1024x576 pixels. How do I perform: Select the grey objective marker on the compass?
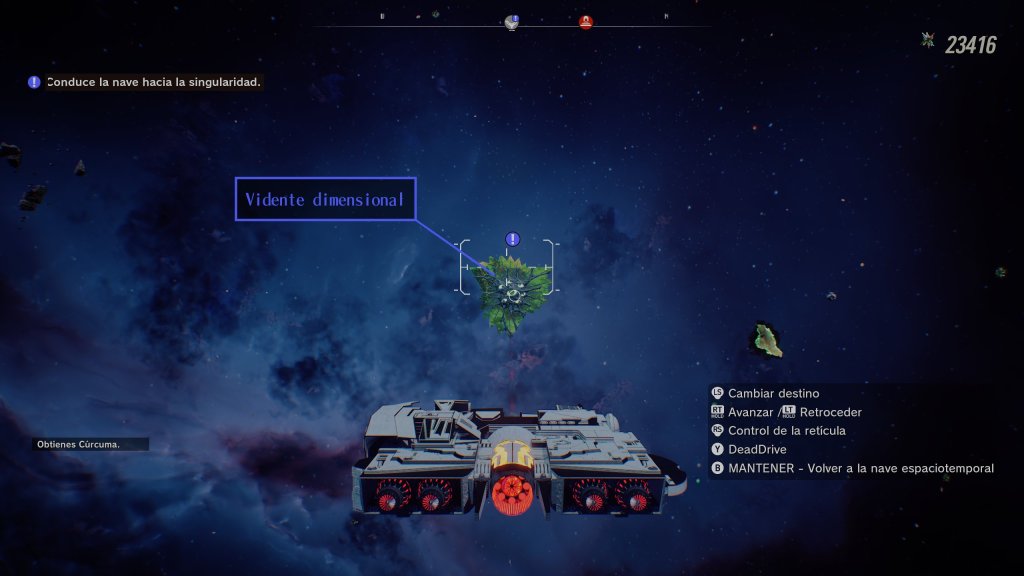coord(513,22)
